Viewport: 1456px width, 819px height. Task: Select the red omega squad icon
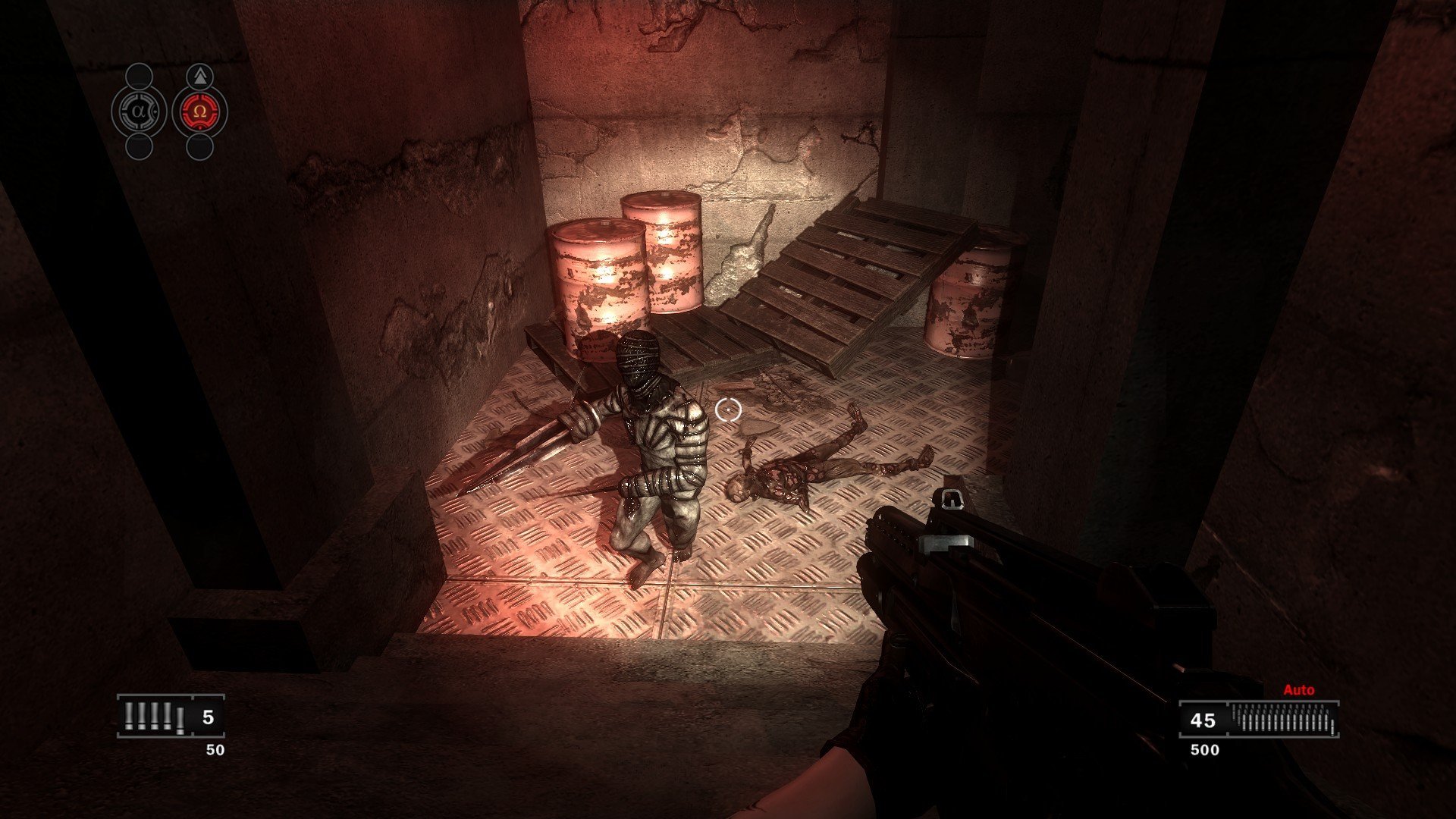[199, 111]
